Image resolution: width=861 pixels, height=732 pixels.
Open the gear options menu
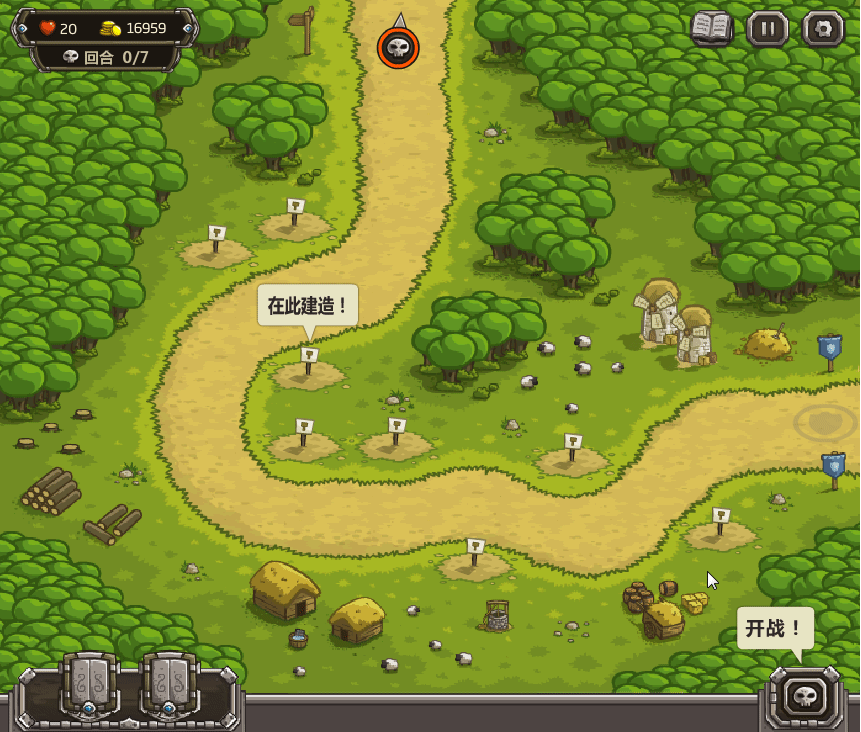coord(823,28)
